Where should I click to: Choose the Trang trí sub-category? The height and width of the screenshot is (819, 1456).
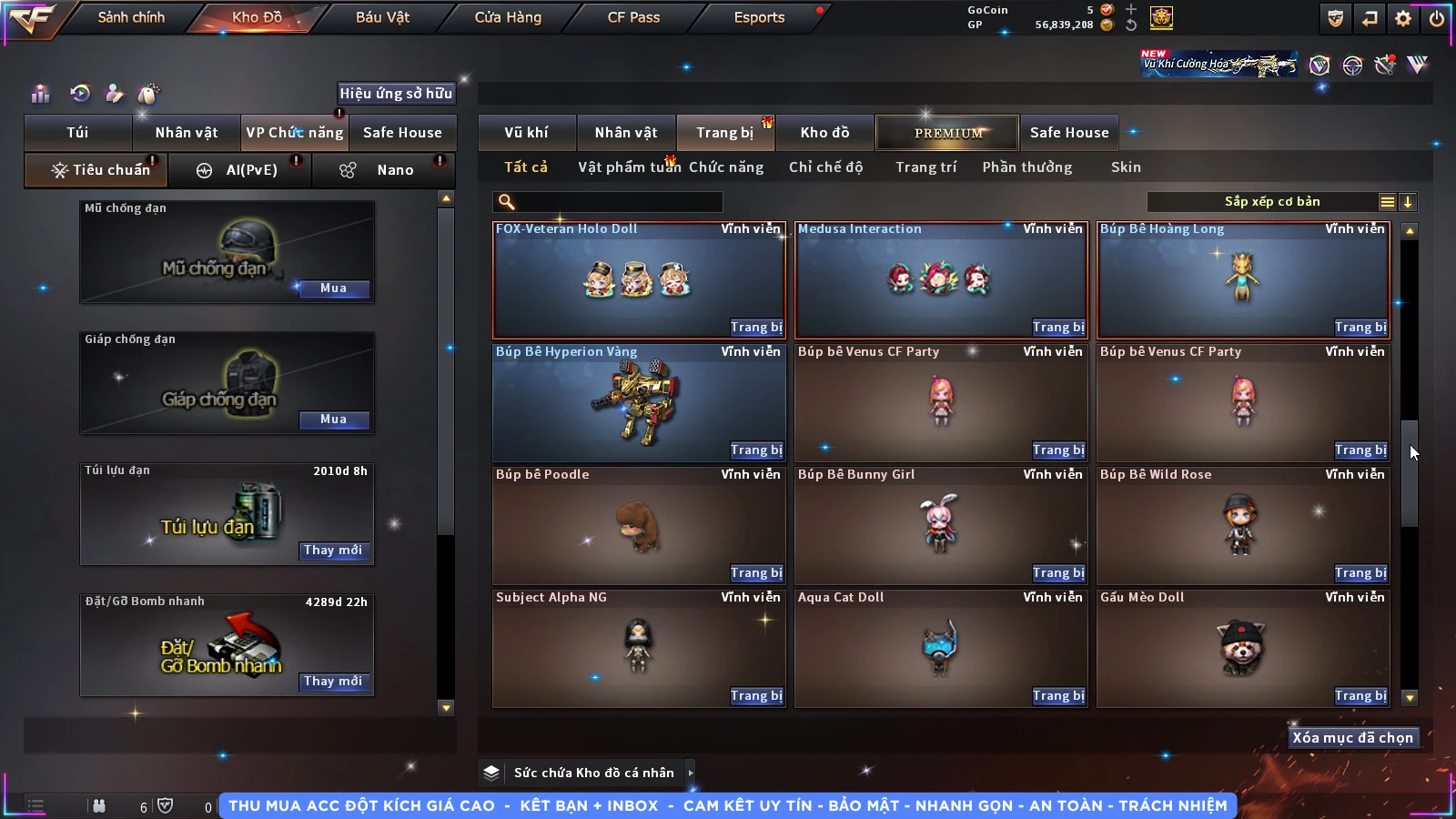pyautogui.click(x=925, y=167)
